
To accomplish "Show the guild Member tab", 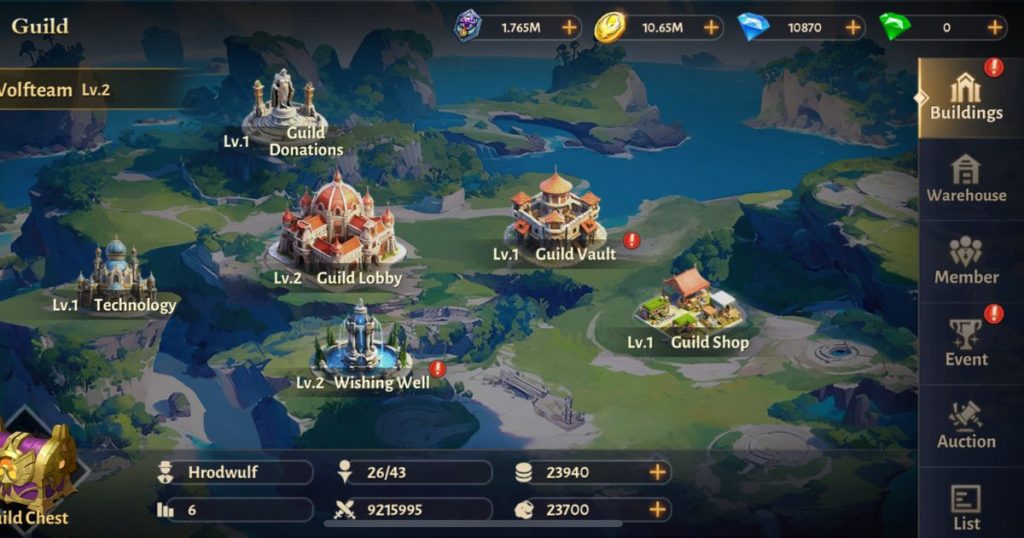I will 966,261.
